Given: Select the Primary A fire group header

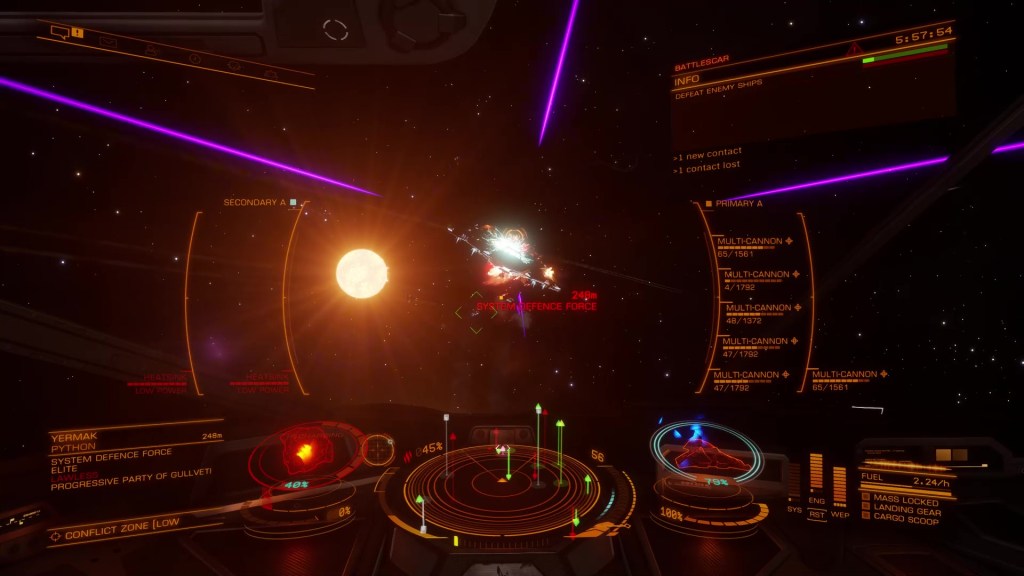Looking at the screenshot, I should [740, 203].
